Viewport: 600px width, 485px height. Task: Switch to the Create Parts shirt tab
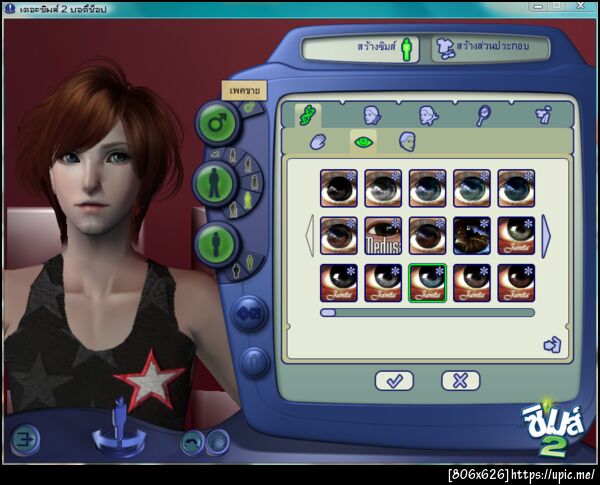tap(488, 47)
